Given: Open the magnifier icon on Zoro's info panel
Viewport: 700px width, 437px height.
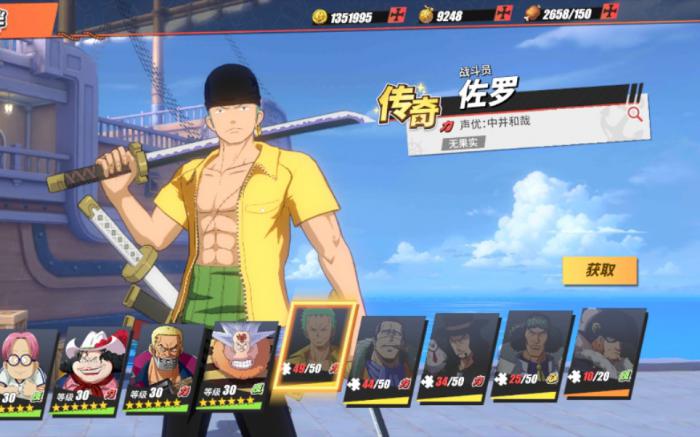Looking at the screenshot, I should pyautogui.click(x=635, y=114).
